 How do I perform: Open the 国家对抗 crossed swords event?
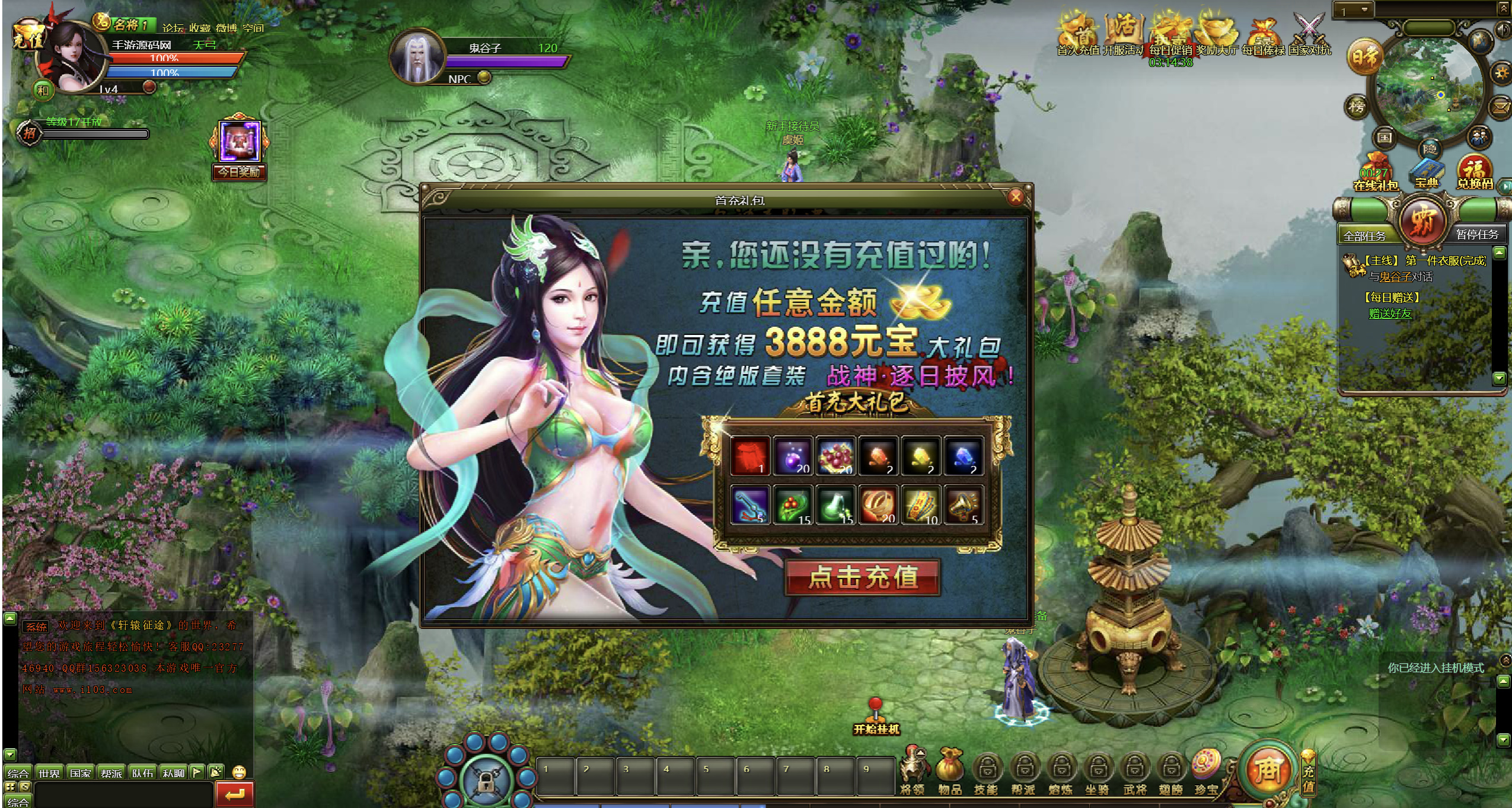[1310, 36]
